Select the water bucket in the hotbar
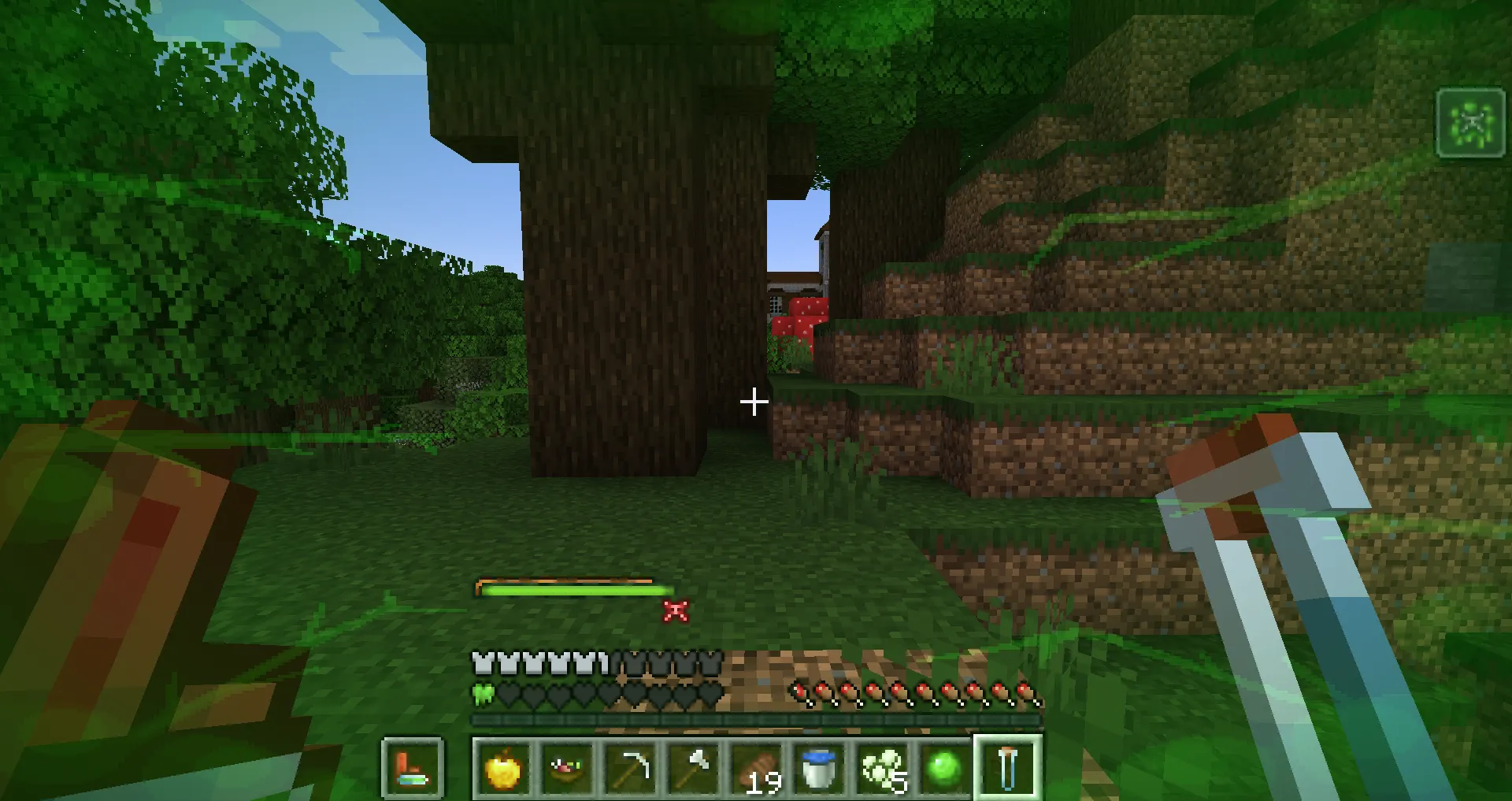The image size is (1512, 801). tap(817, 768)
